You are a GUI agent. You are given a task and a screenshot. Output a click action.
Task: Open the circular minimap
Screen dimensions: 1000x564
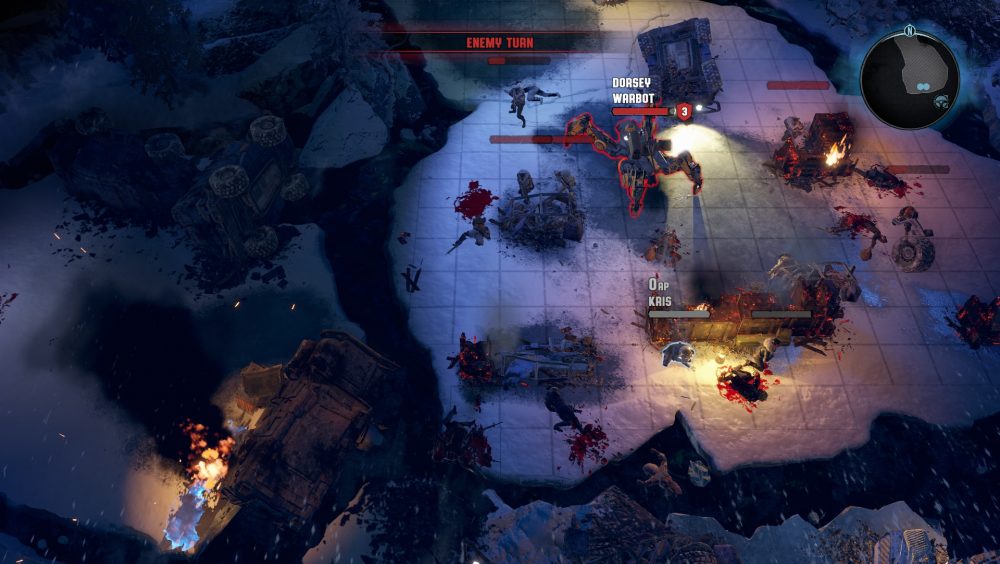coord(909,79)
